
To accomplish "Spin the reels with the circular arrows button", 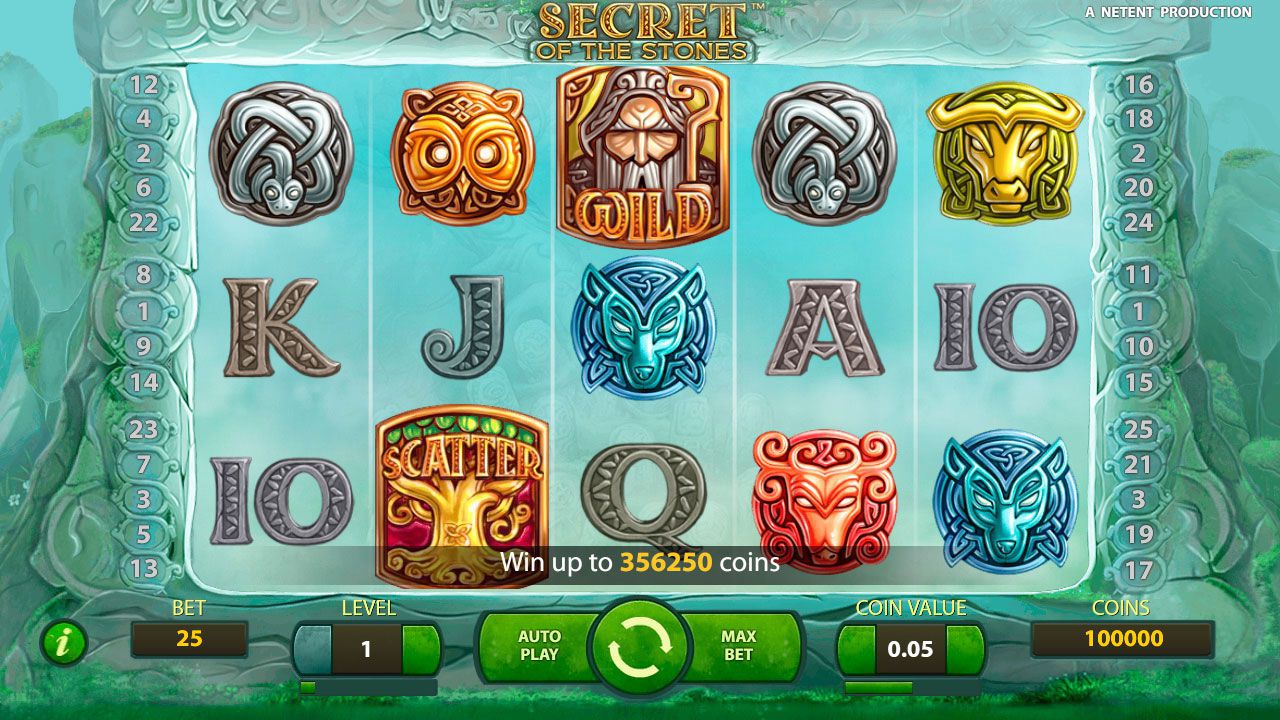I will click(x=638, y=645).
